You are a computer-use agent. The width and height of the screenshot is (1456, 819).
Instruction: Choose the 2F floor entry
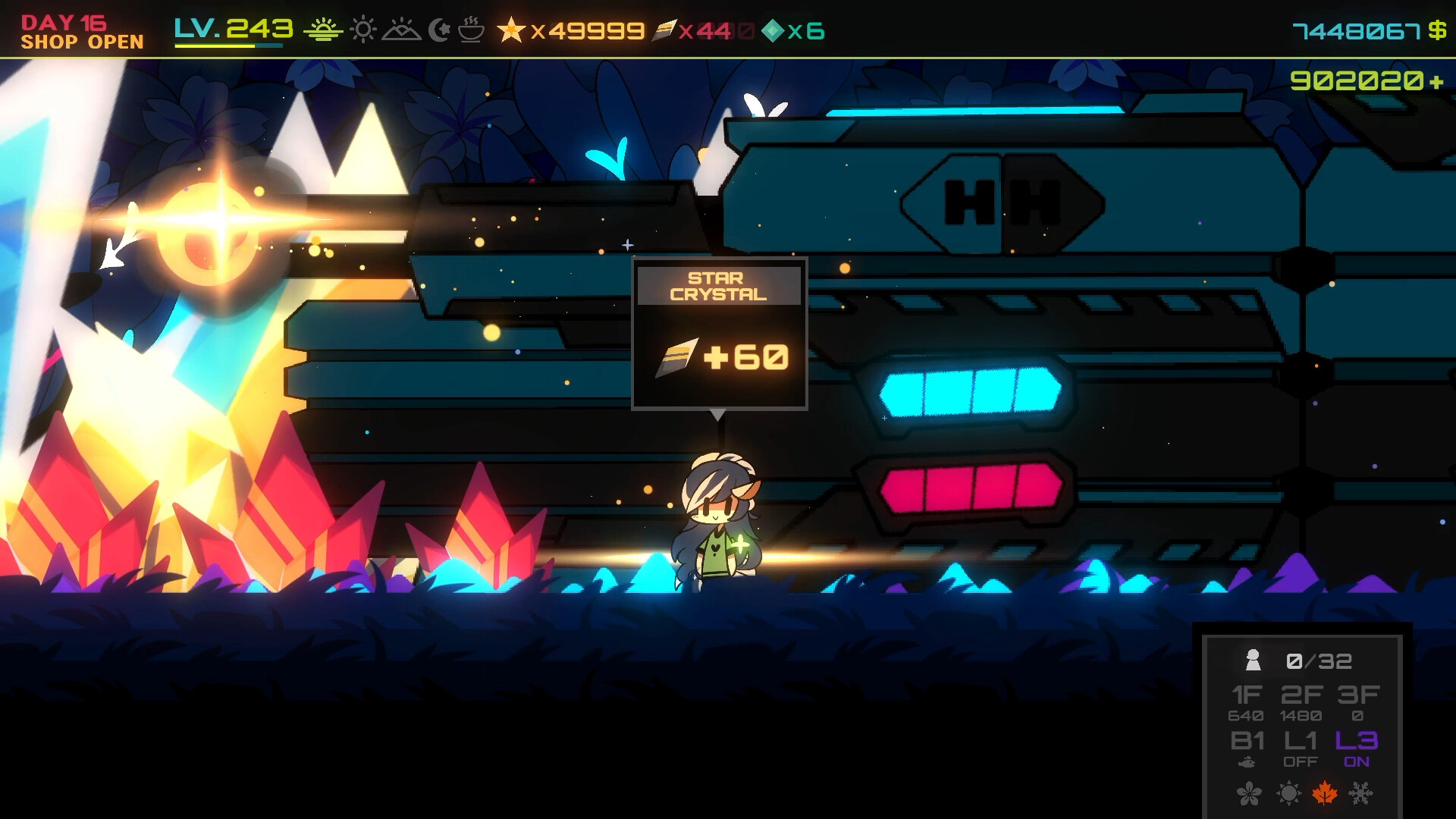coord(1301,702)
